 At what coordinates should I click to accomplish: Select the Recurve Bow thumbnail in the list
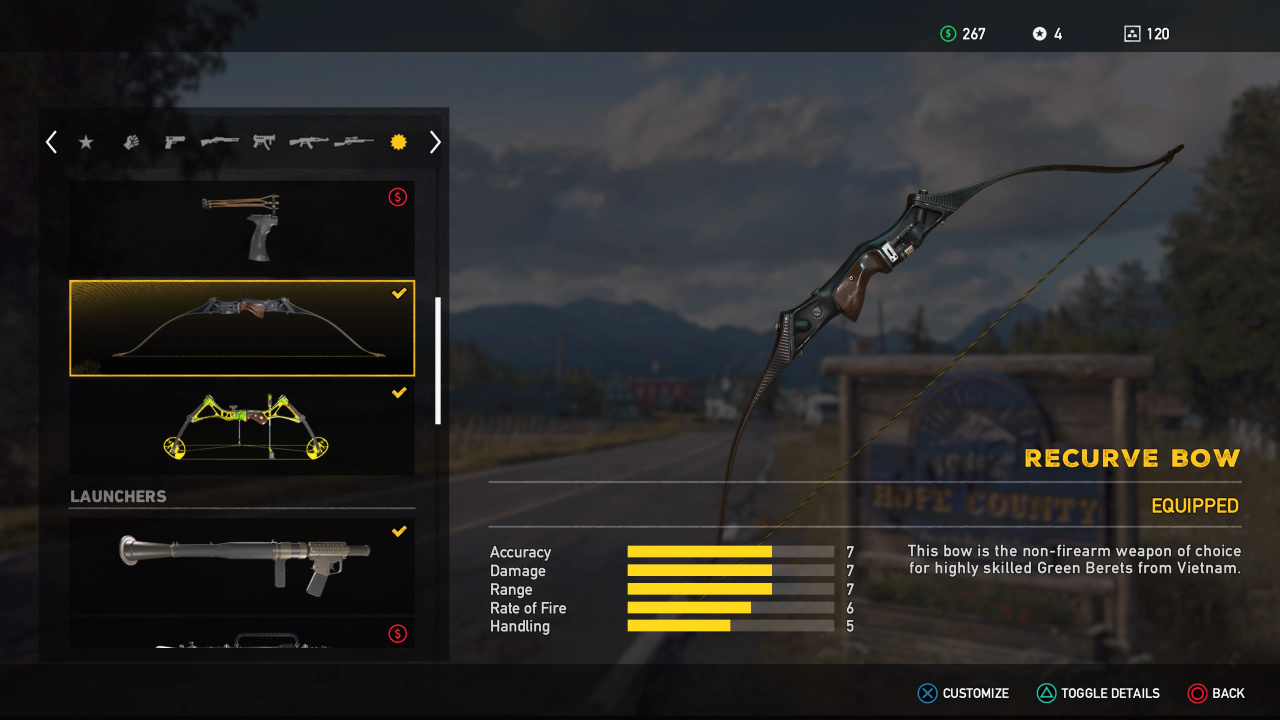pyautogui.click(x=242, y=327)
